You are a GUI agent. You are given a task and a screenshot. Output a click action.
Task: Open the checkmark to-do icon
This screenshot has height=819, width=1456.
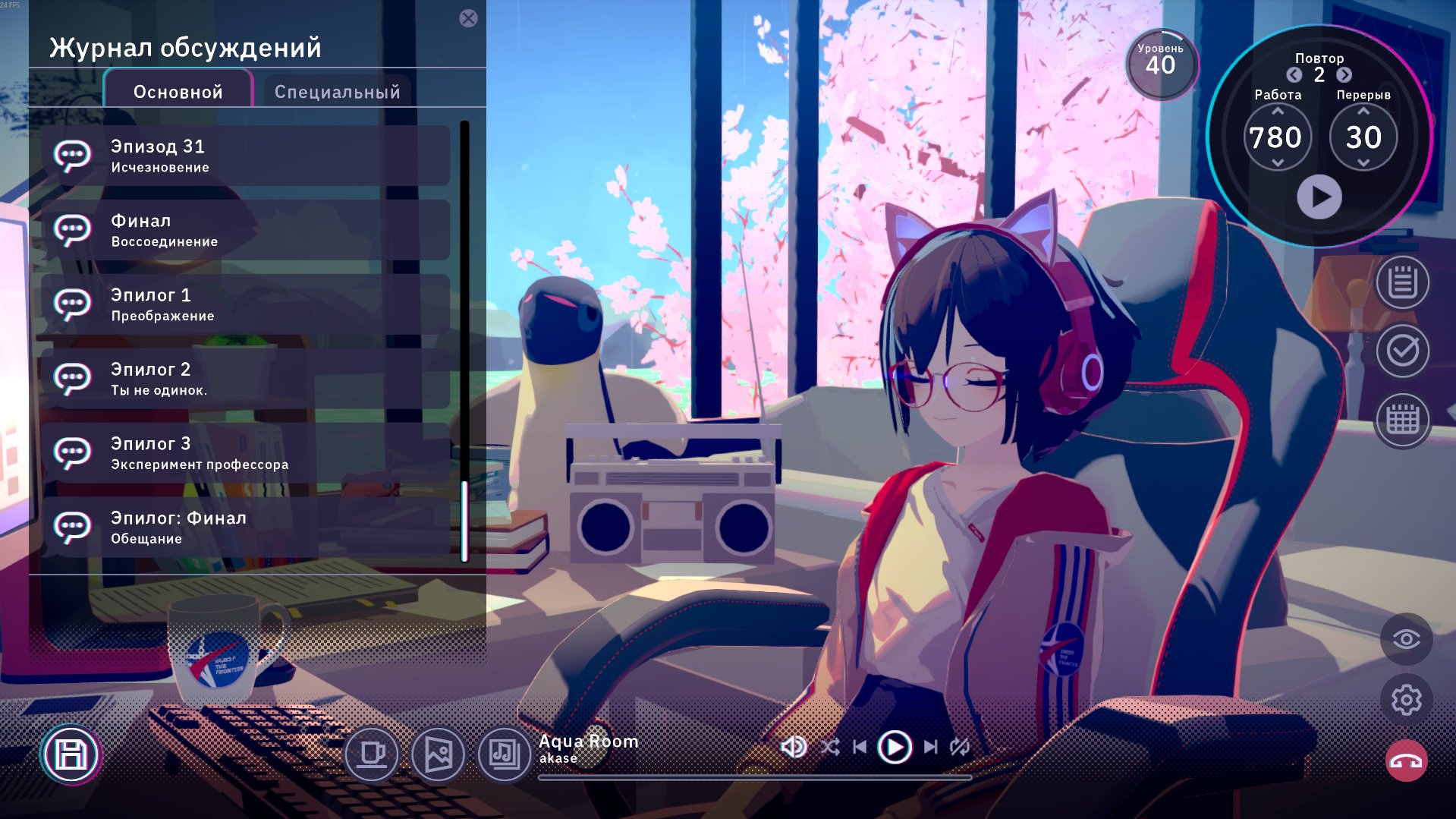1402,351
